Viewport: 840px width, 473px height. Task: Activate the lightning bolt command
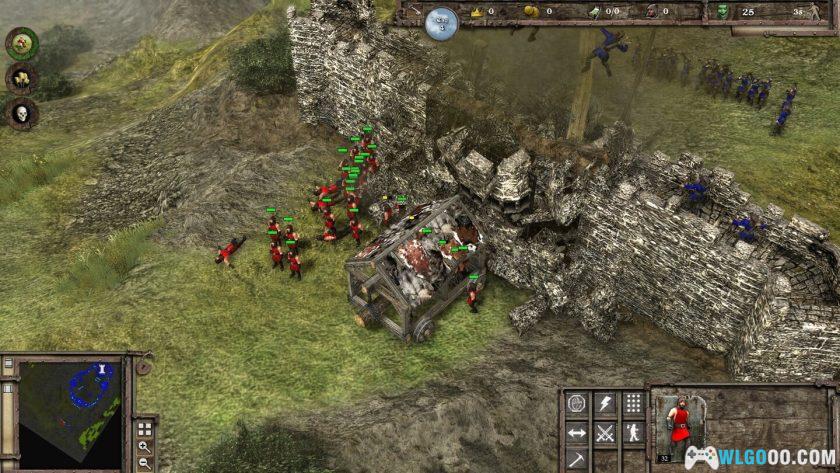(x=605, y=404)
